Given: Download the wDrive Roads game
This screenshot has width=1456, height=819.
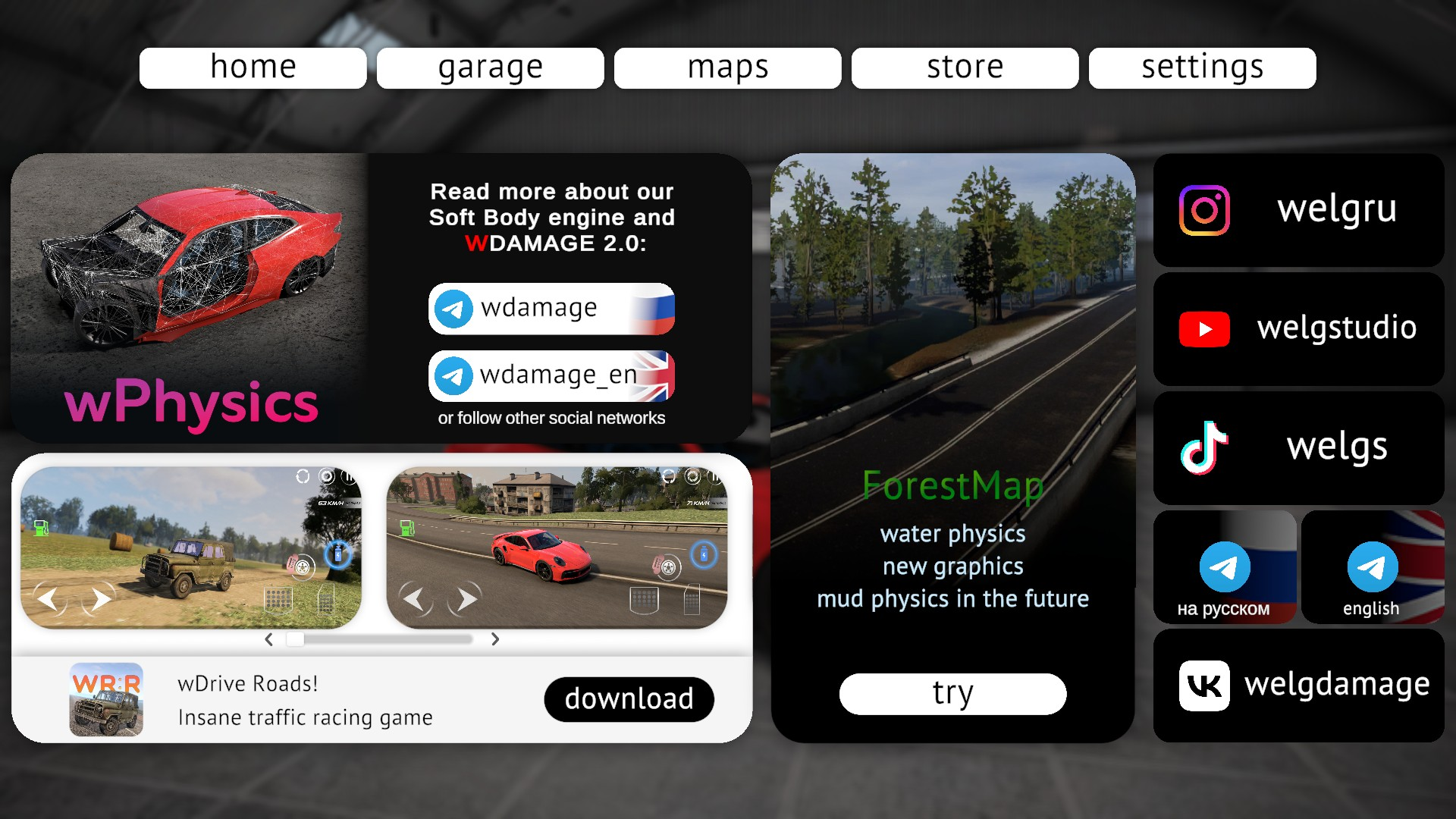Looking at the screenshot, I should click(629, 699).
